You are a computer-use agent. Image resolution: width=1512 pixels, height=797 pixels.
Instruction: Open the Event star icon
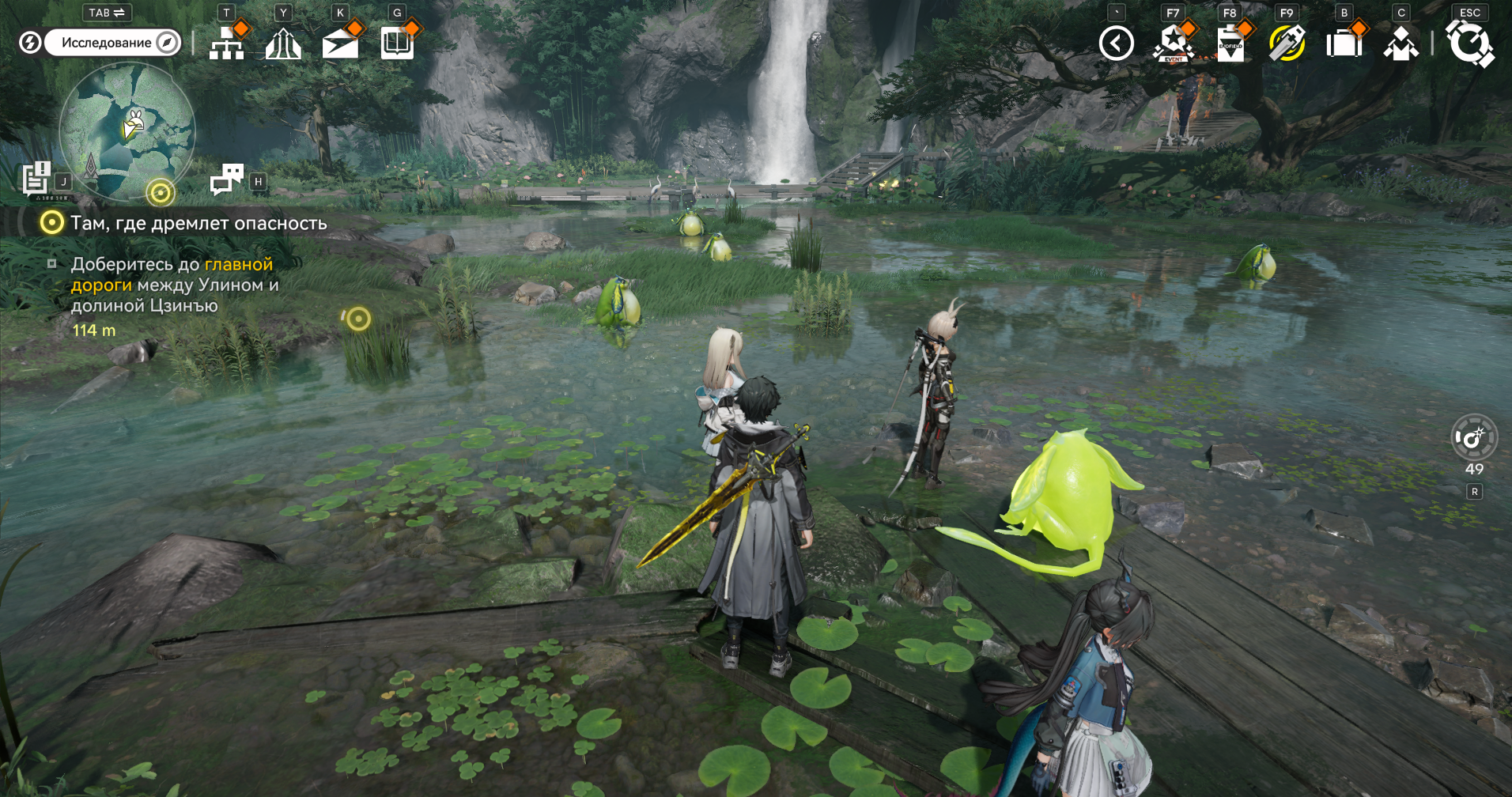[1173, 43]
